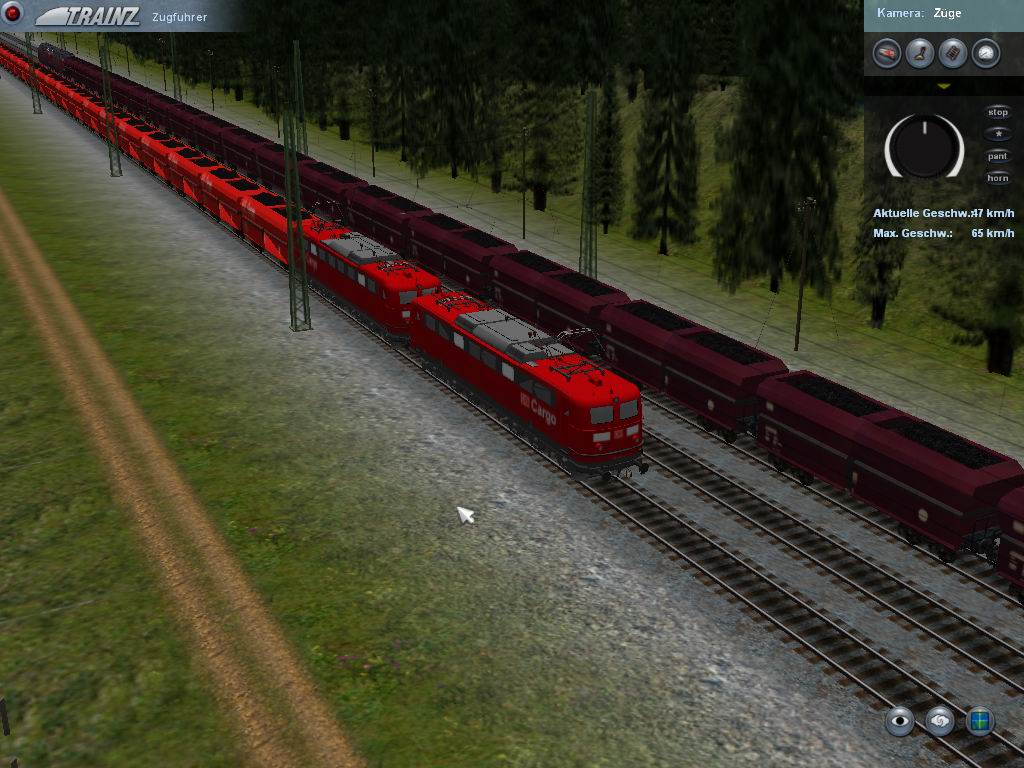Click the red round button beside the Trainz logo
This screenshot has width=1024, height=768.
point(14,15)
